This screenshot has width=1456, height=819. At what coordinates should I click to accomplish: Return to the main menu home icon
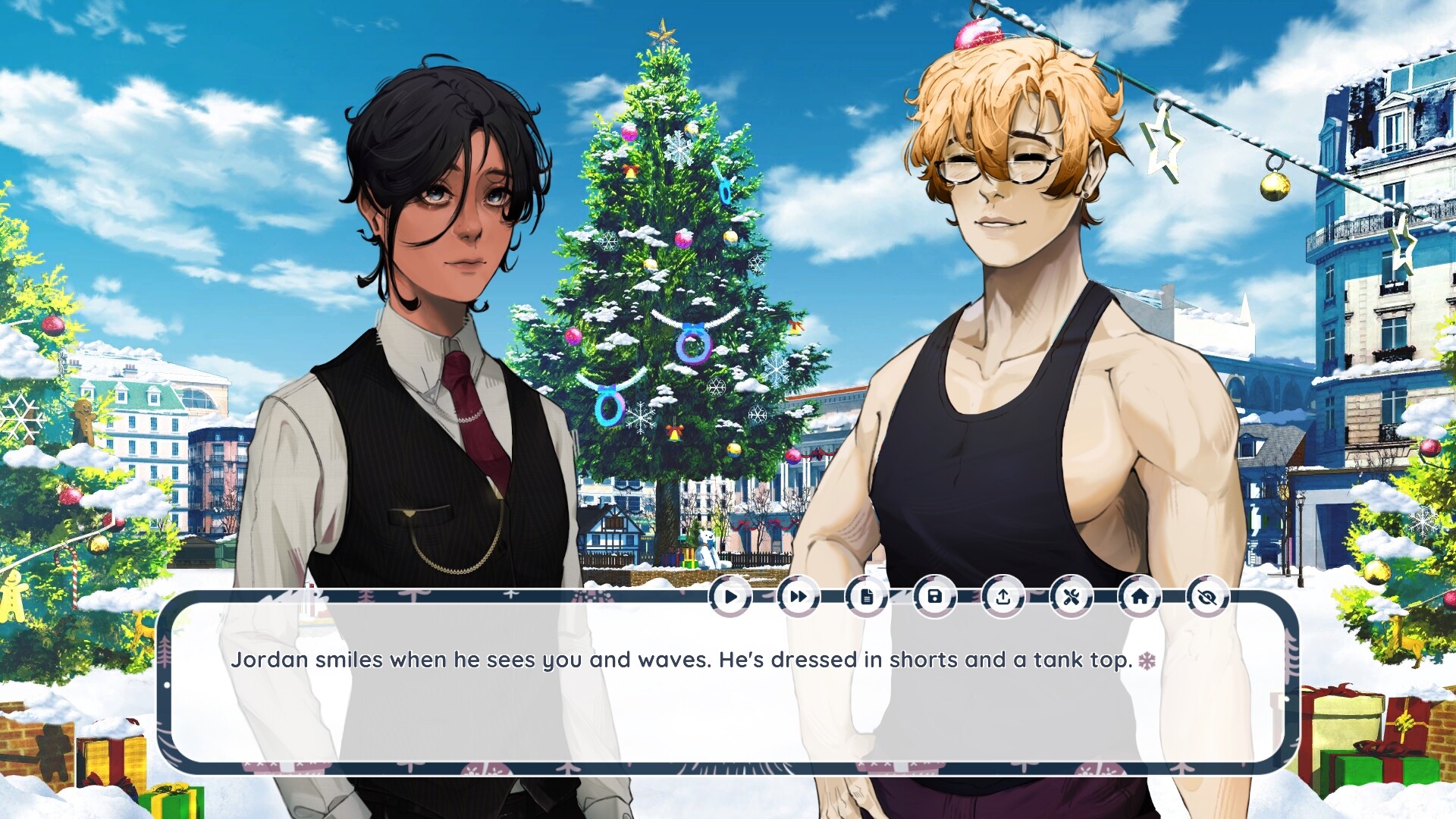1139,596
